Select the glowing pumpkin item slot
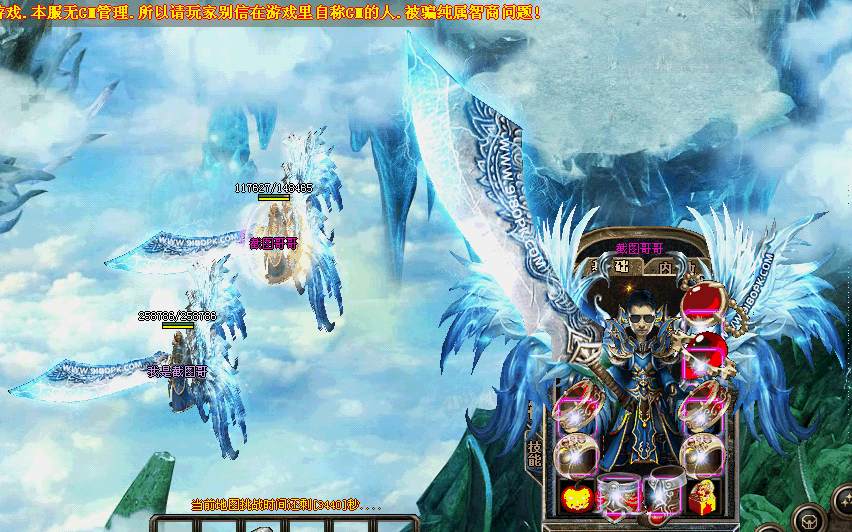The image size is (852, 532). [x=573, y=495]
